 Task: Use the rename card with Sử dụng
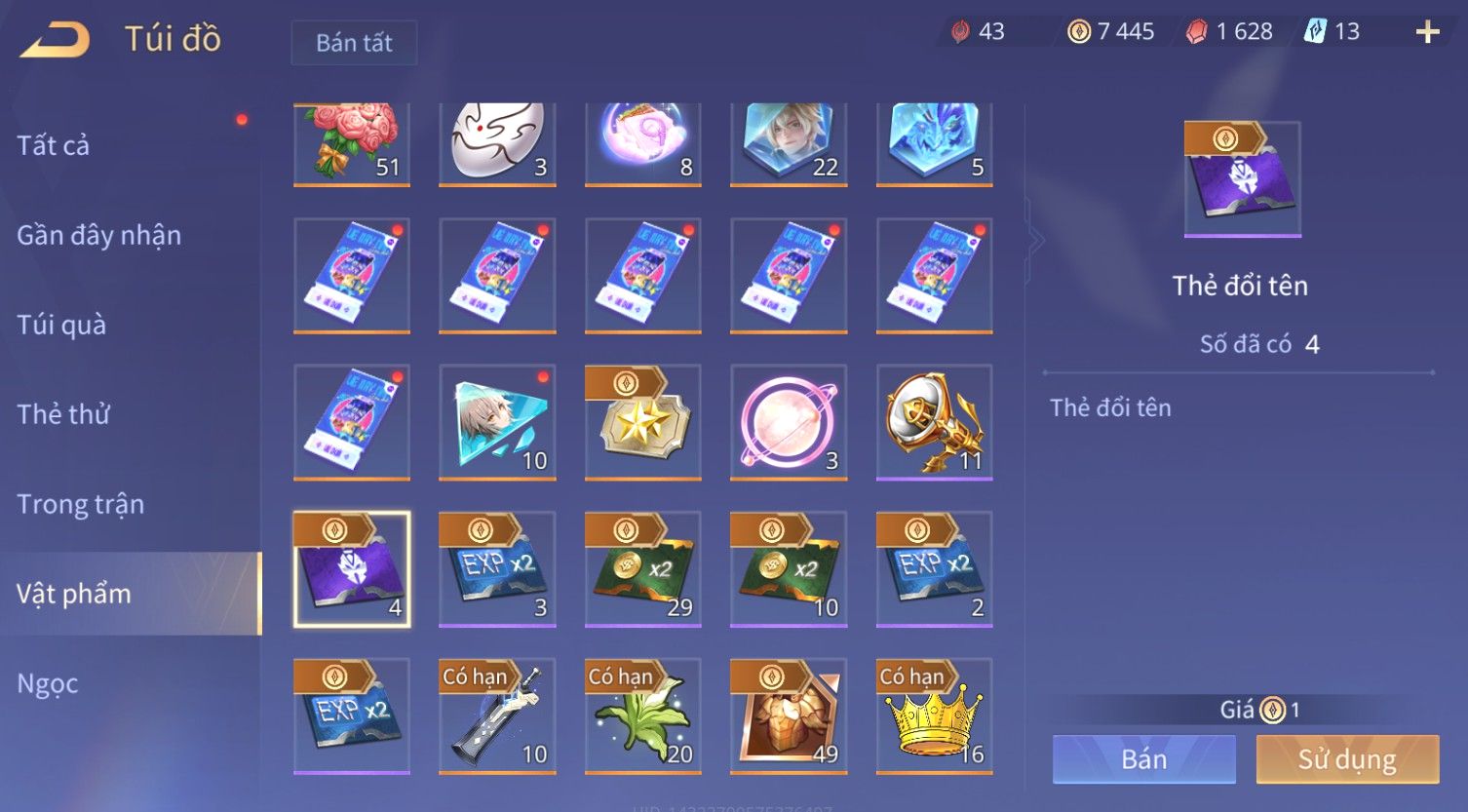point(1347,759)
